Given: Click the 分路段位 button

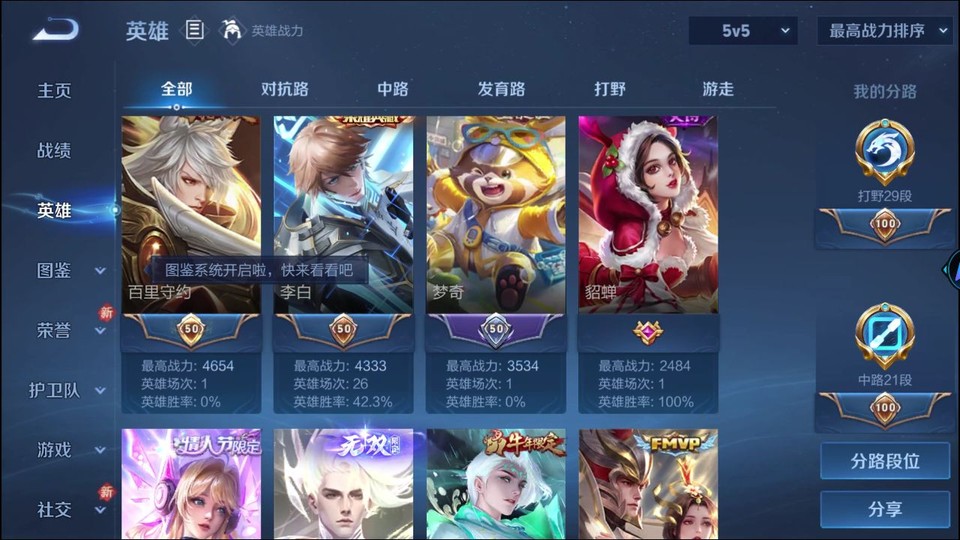Looking at the screenshot, I should click(885, 462).
